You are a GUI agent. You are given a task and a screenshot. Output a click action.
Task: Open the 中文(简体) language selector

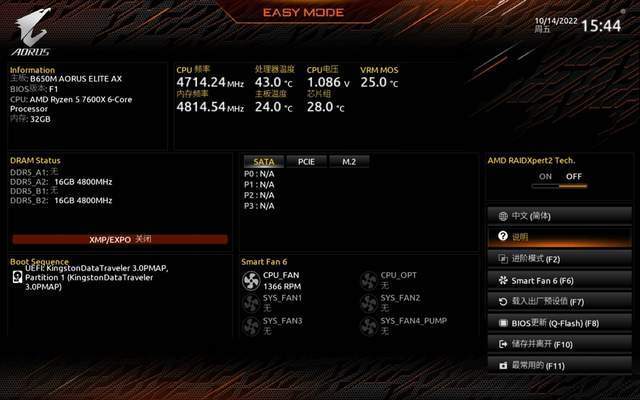pos(559,215)
